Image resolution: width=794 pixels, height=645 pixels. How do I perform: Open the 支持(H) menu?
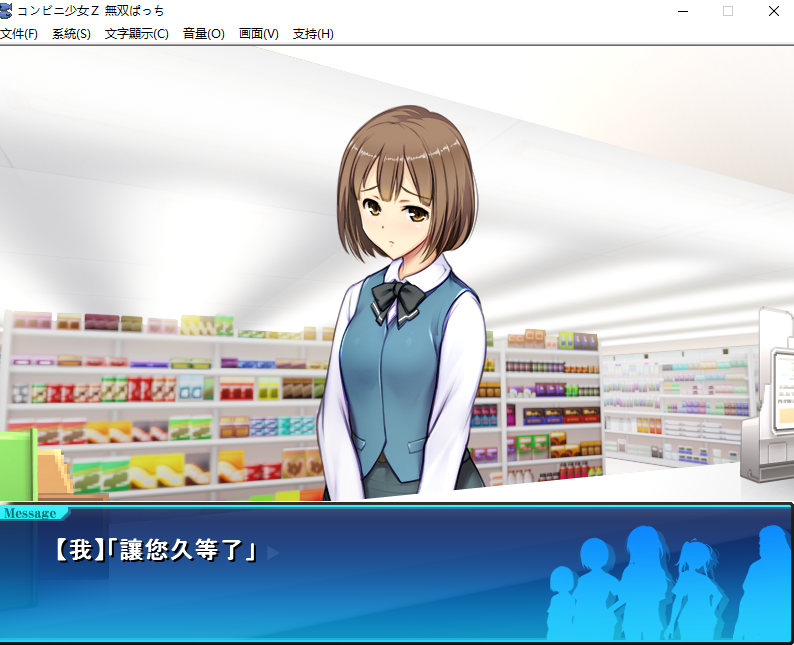(x=313, y=34)
